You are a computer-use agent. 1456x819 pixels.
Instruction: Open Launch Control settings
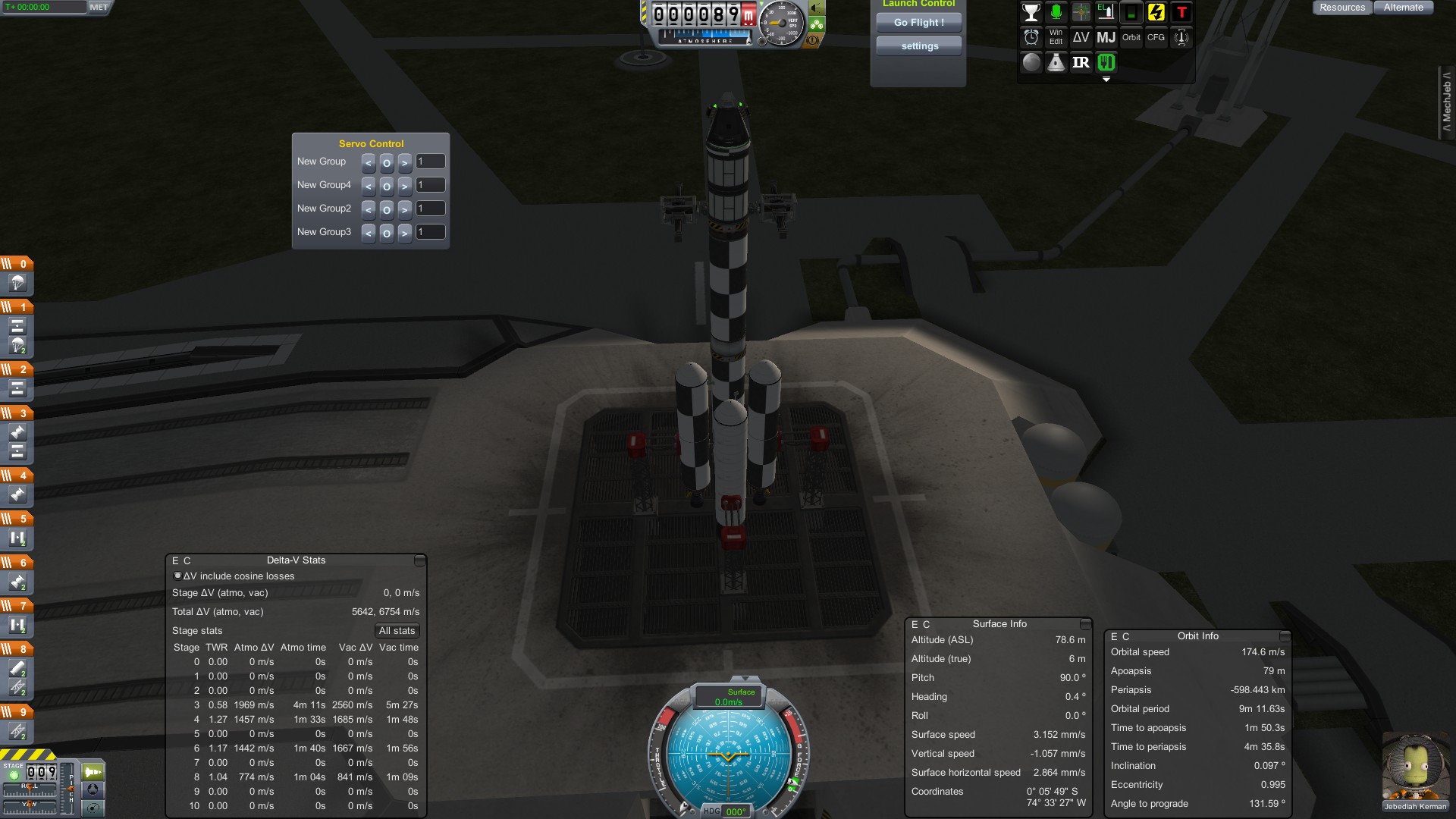pyautogui.click(x=919, y=46)
